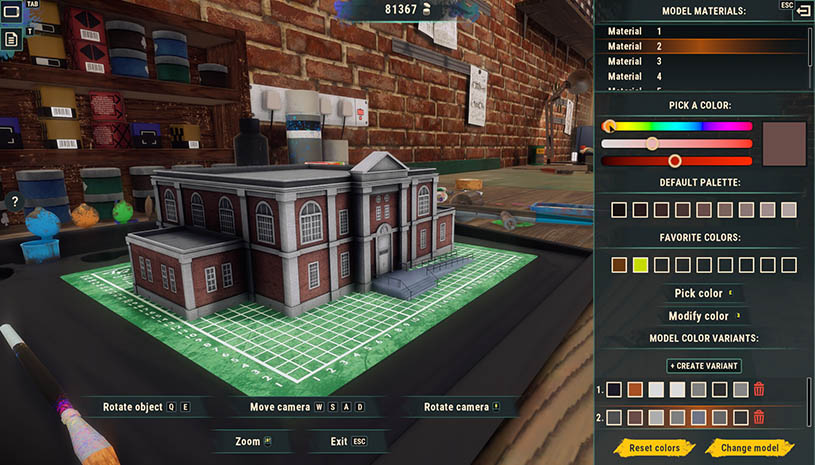Viewport: 815px width, 465px height.
Task: Pick the lime green favorite color
Action: [640, 265]
